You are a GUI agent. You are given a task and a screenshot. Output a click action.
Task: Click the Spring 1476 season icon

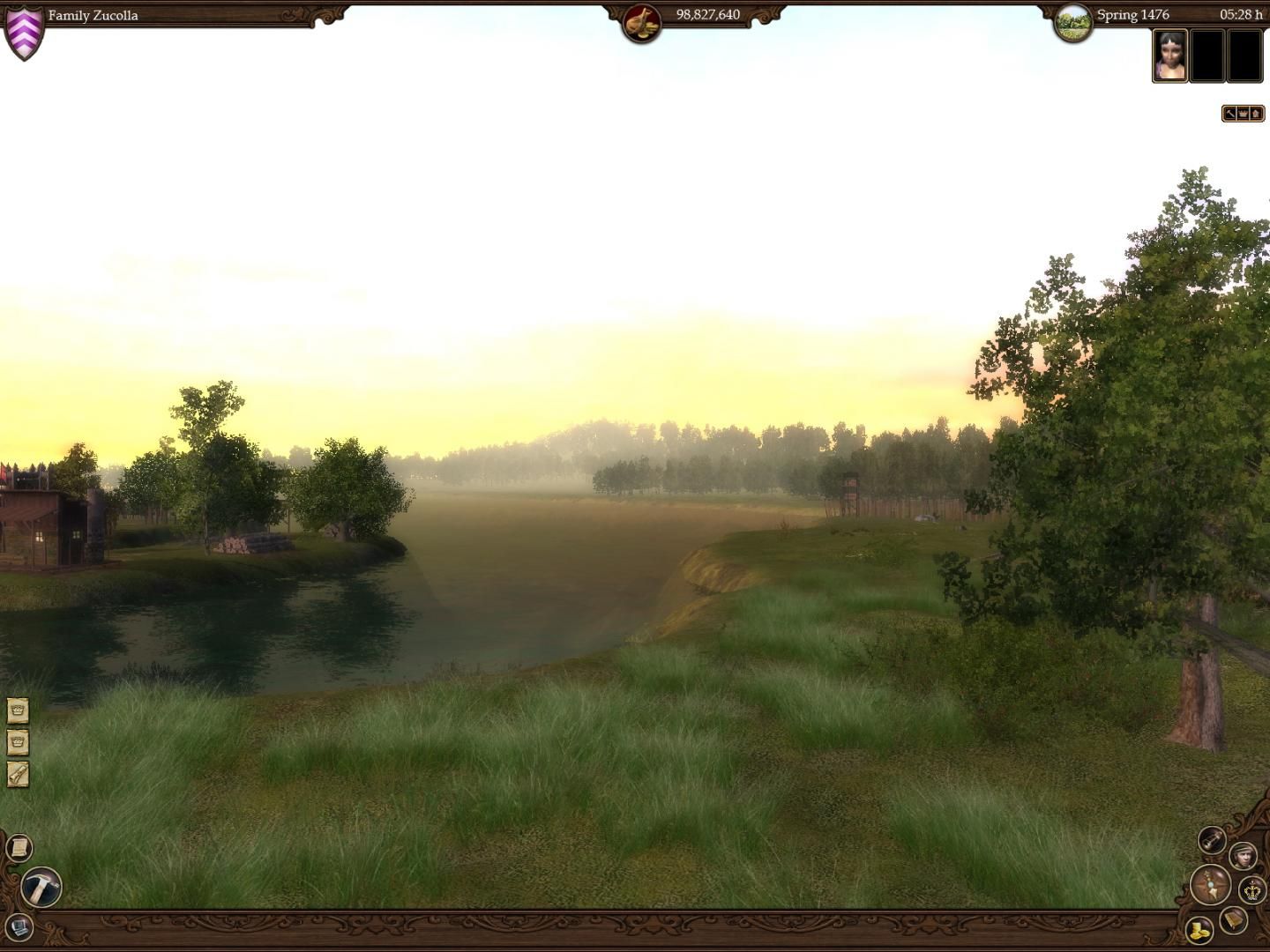1075,17
